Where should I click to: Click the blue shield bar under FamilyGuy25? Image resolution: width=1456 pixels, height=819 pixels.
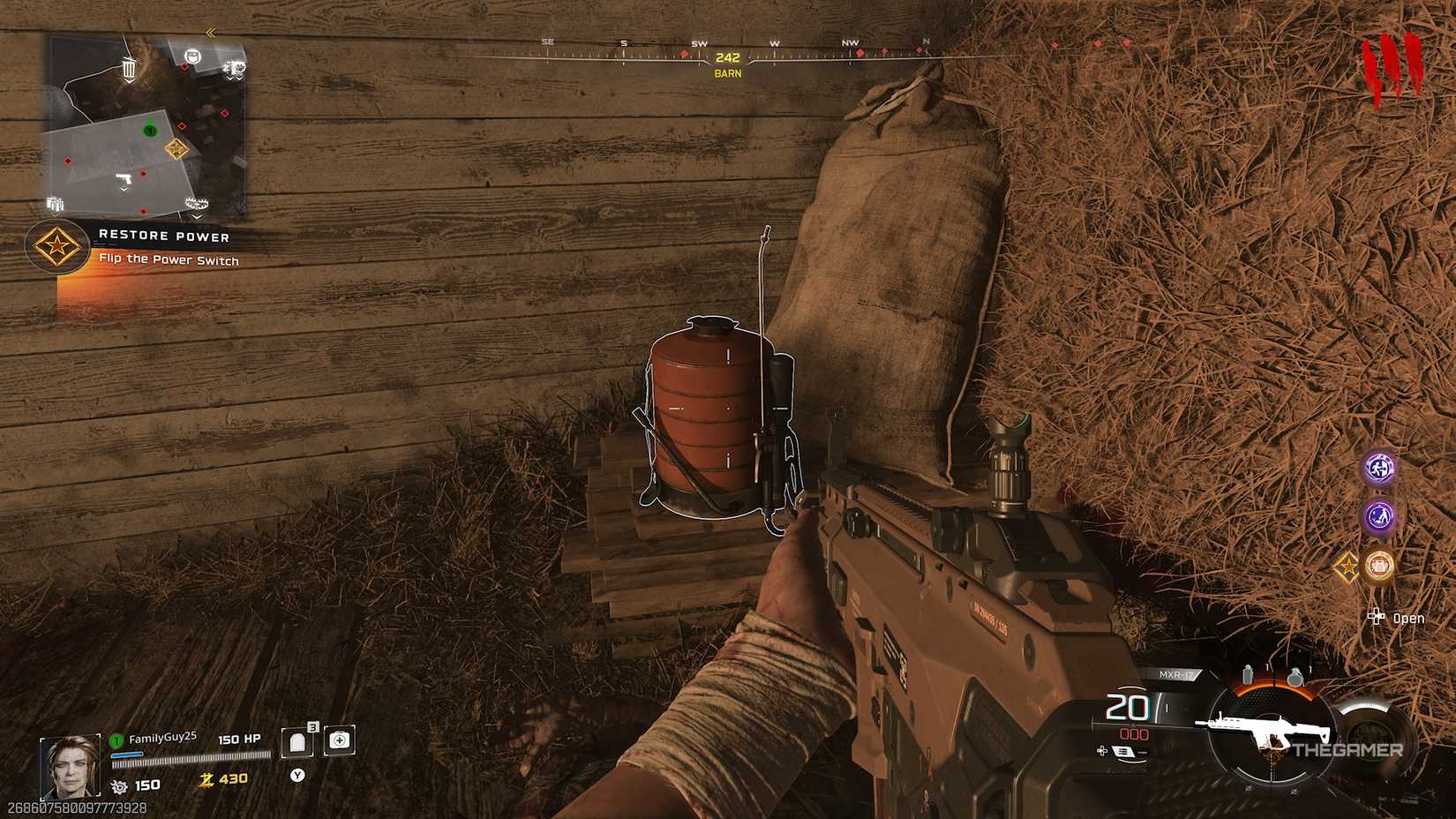126,754
